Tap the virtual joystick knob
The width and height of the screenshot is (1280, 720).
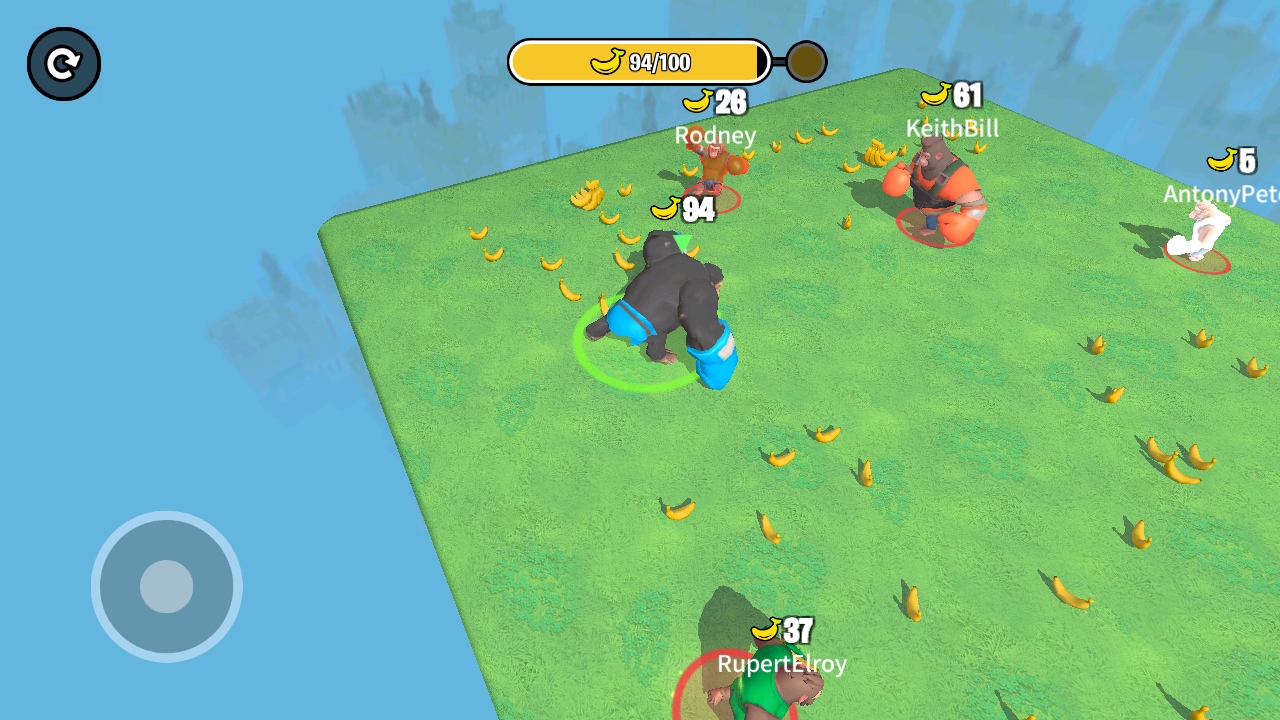166,586
